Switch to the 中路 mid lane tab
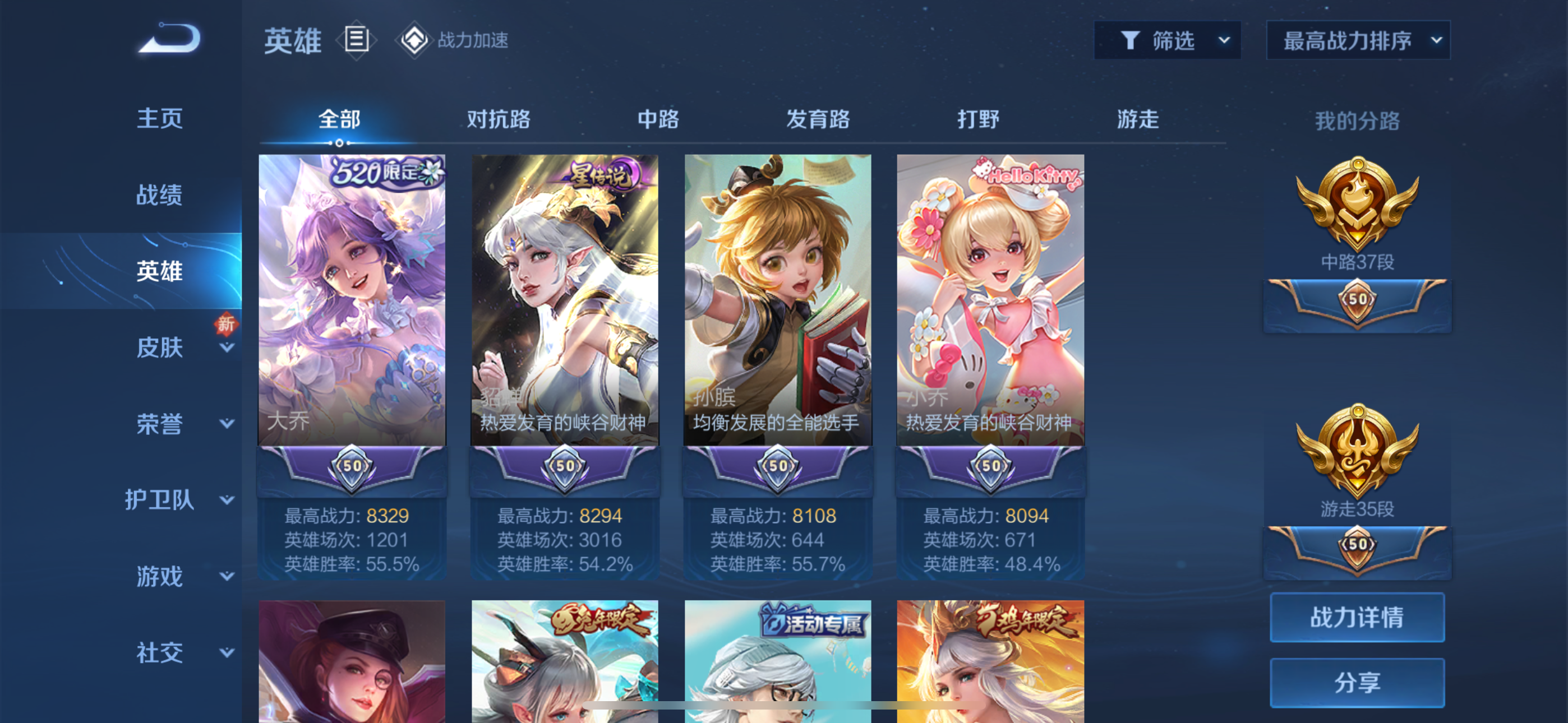This screenshot has width=1568, height=723. [x=658, y=119]
